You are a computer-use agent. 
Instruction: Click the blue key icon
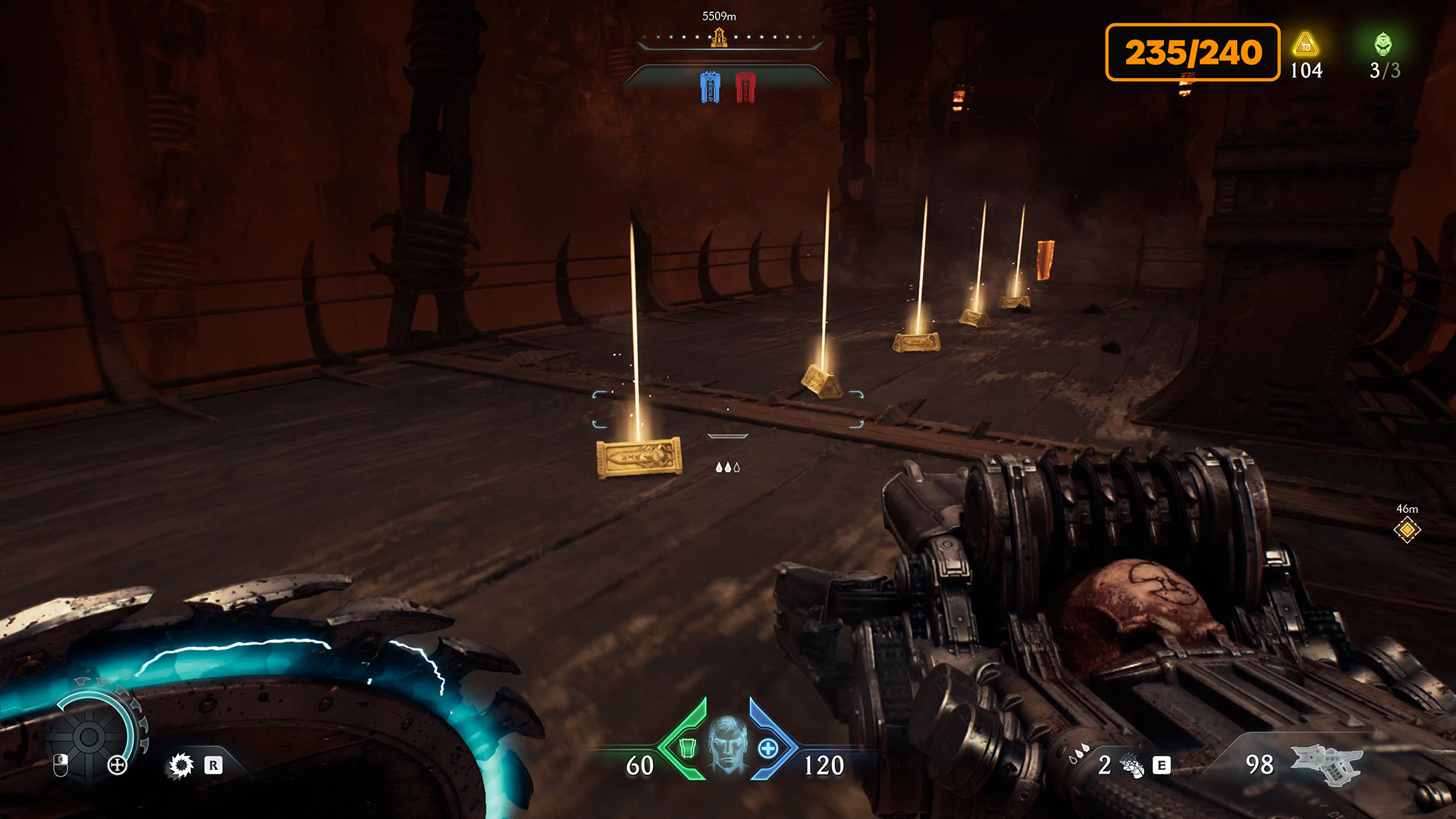pos(710,87)
